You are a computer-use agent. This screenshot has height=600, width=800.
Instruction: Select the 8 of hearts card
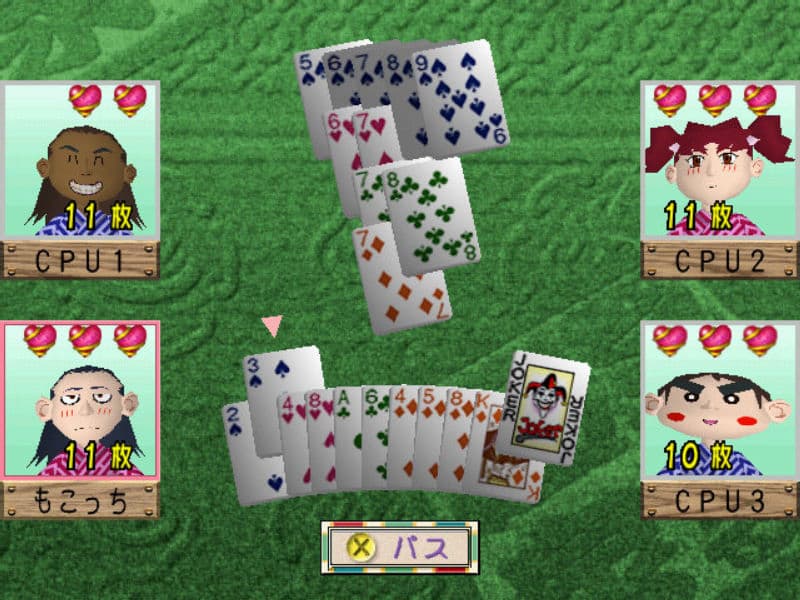[321, 440]
